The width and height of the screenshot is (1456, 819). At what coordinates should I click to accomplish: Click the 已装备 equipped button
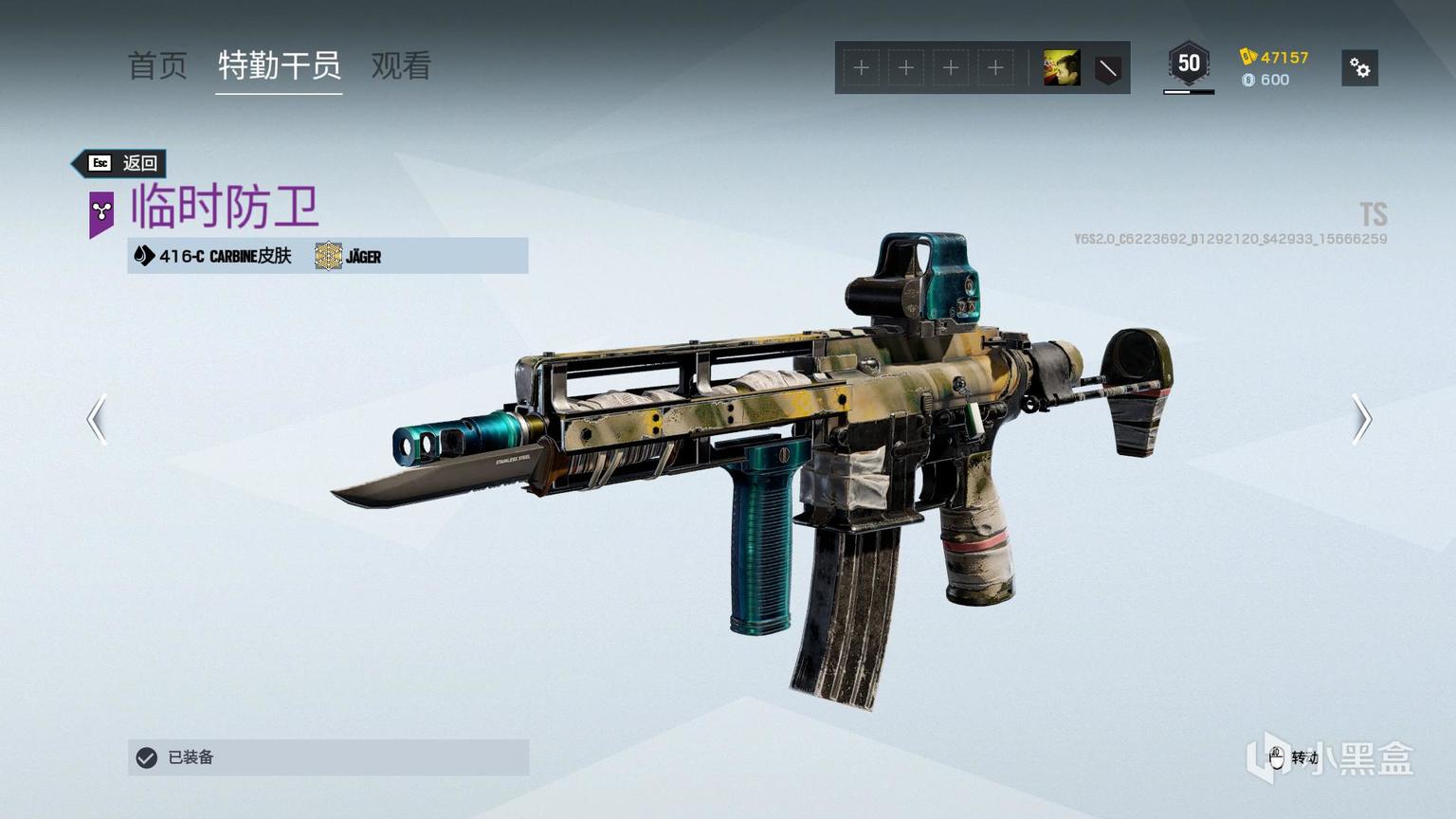coord(328,757)
